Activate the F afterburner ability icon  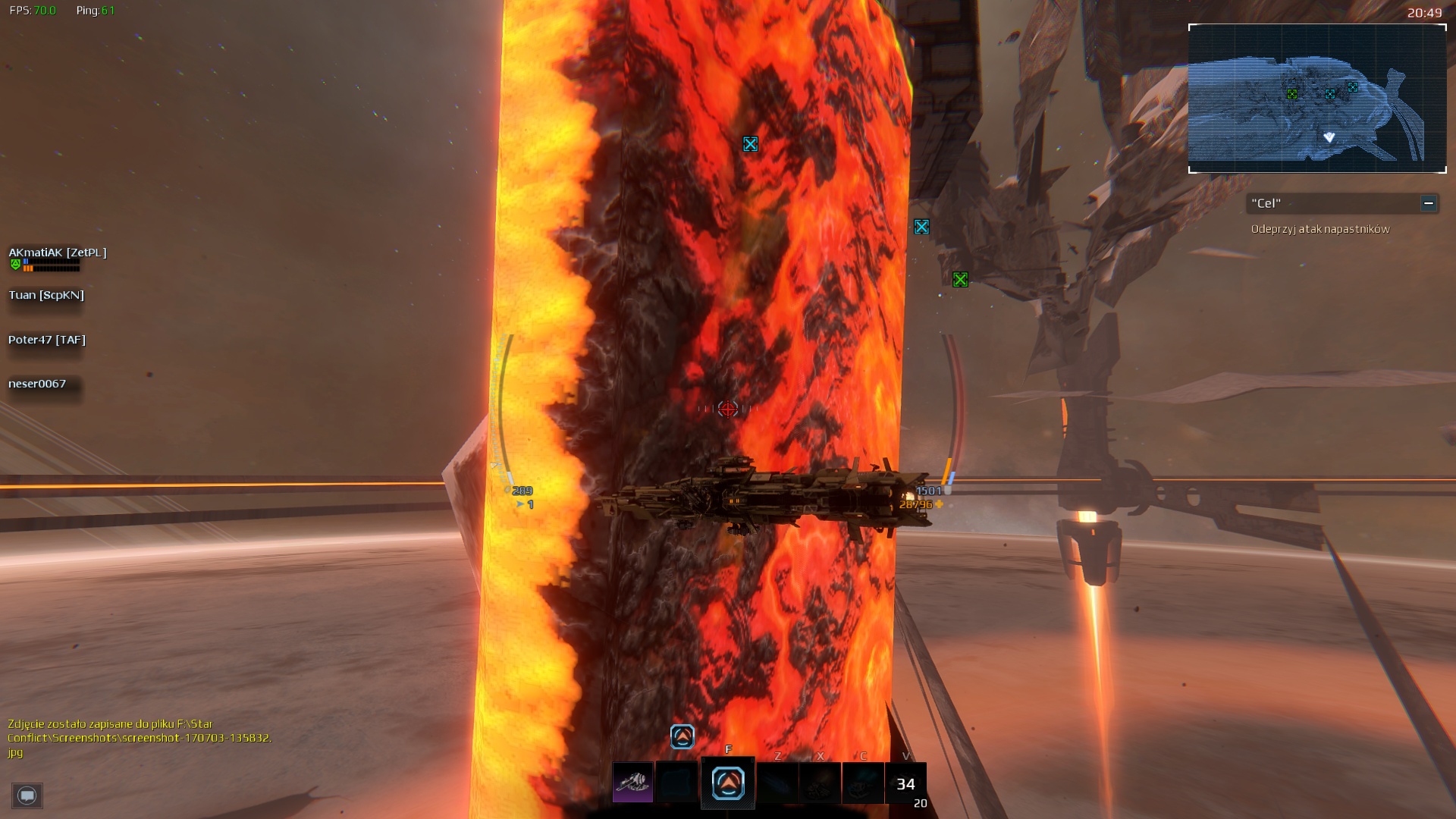click(x=726, y=783)
